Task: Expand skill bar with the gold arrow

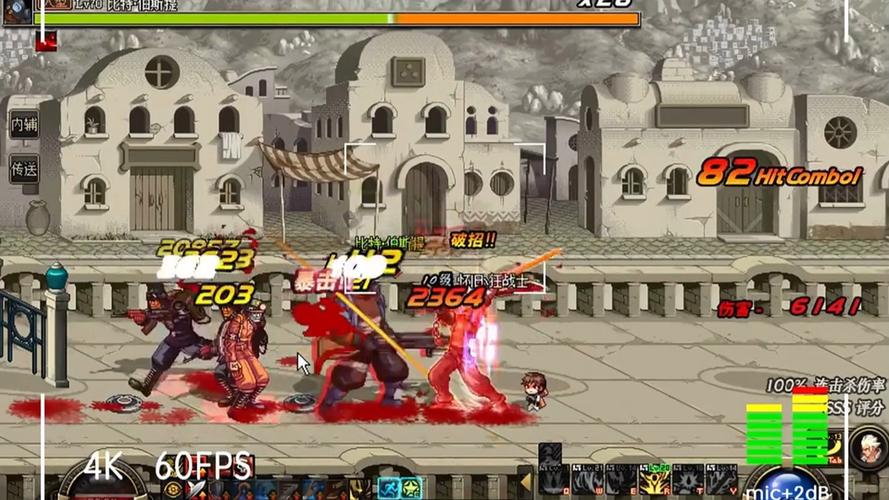Action: pyautogui.click(x=524, y=480)
